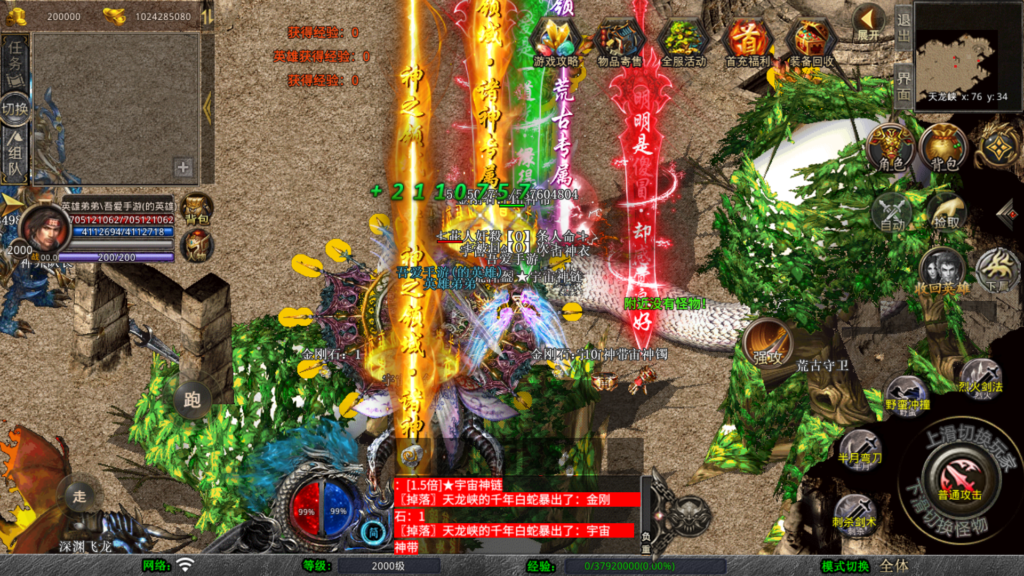The image size is (1024, 576).
Task: Cast the 野蛮冲撞 charge skill
Action: coord(906,394)
